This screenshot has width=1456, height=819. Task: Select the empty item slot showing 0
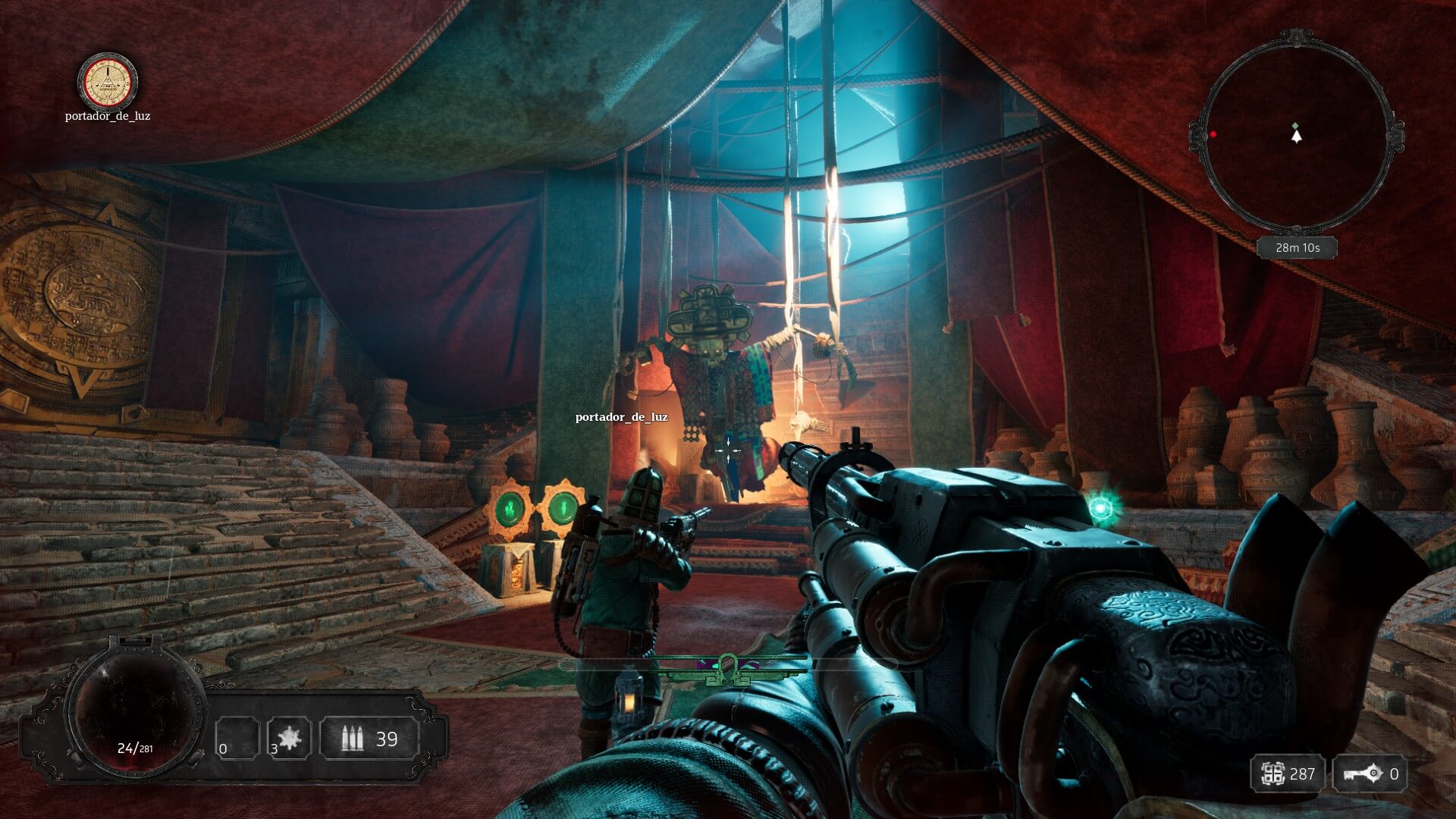pyautogui.click(x=237, y=738)
